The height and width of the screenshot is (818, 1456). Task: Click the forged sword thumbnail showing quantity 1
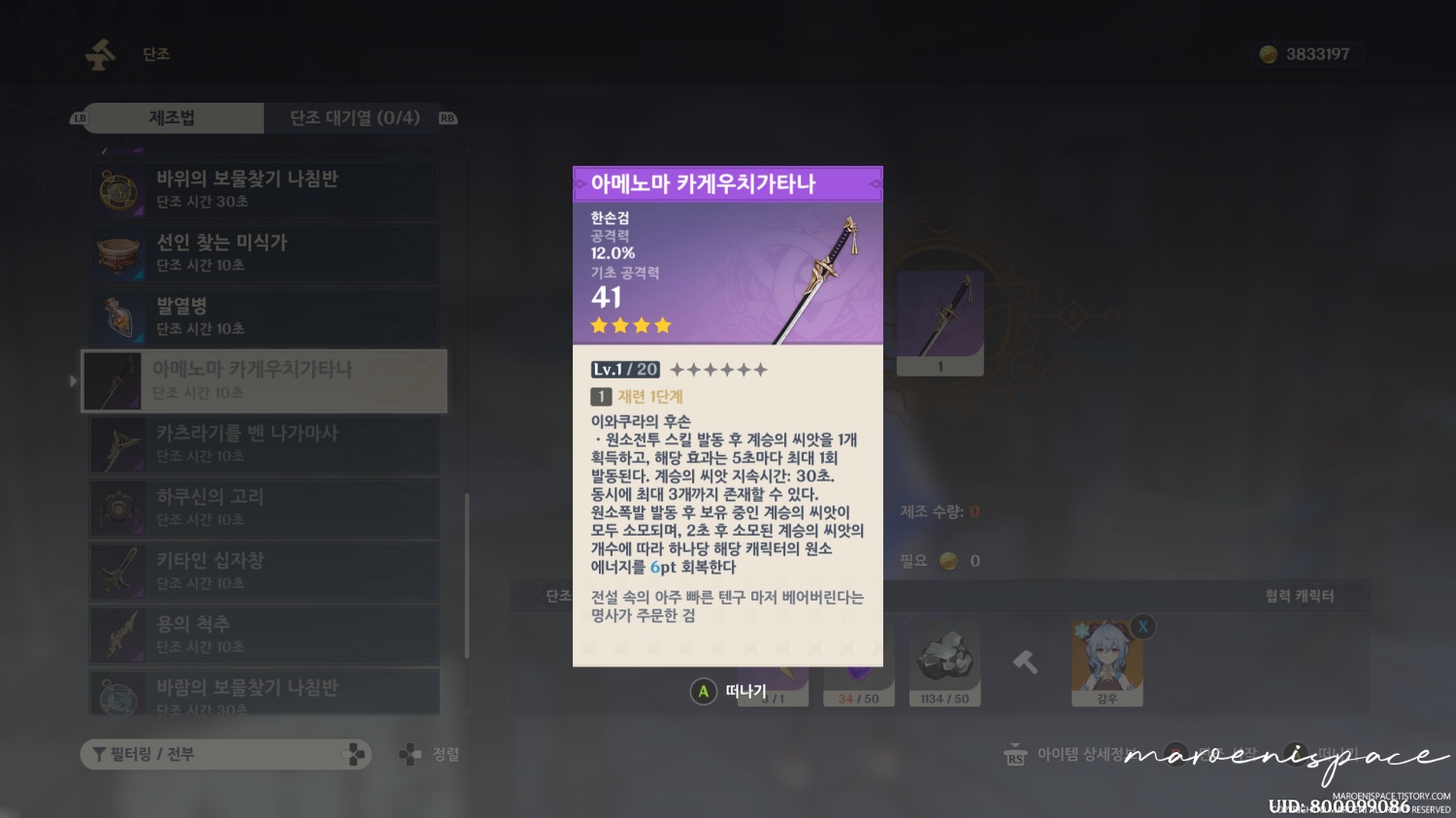click(x=939, y=320)
